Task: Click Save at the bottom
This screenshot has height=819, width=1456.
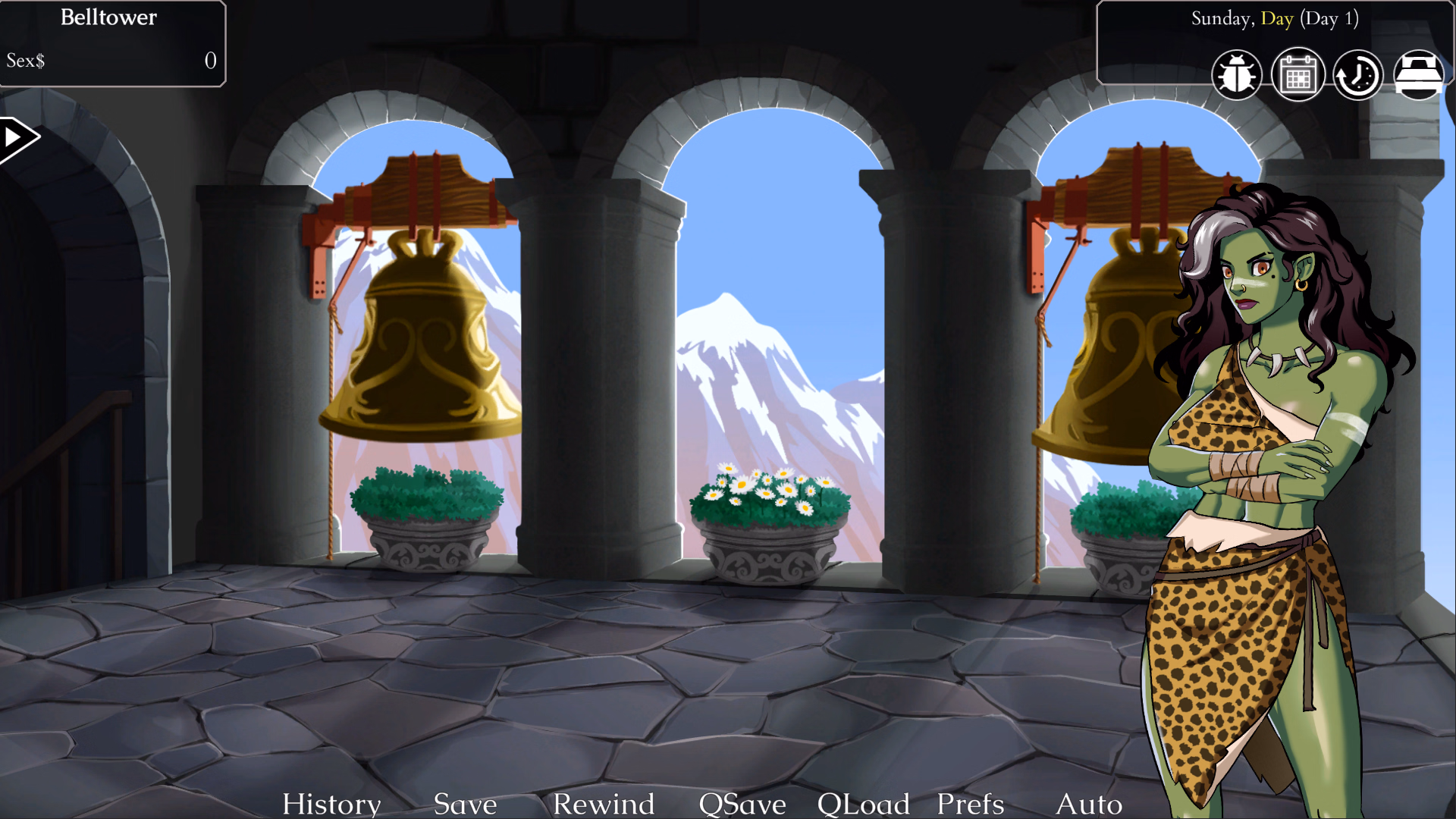Action: click(x=464, y=804)
